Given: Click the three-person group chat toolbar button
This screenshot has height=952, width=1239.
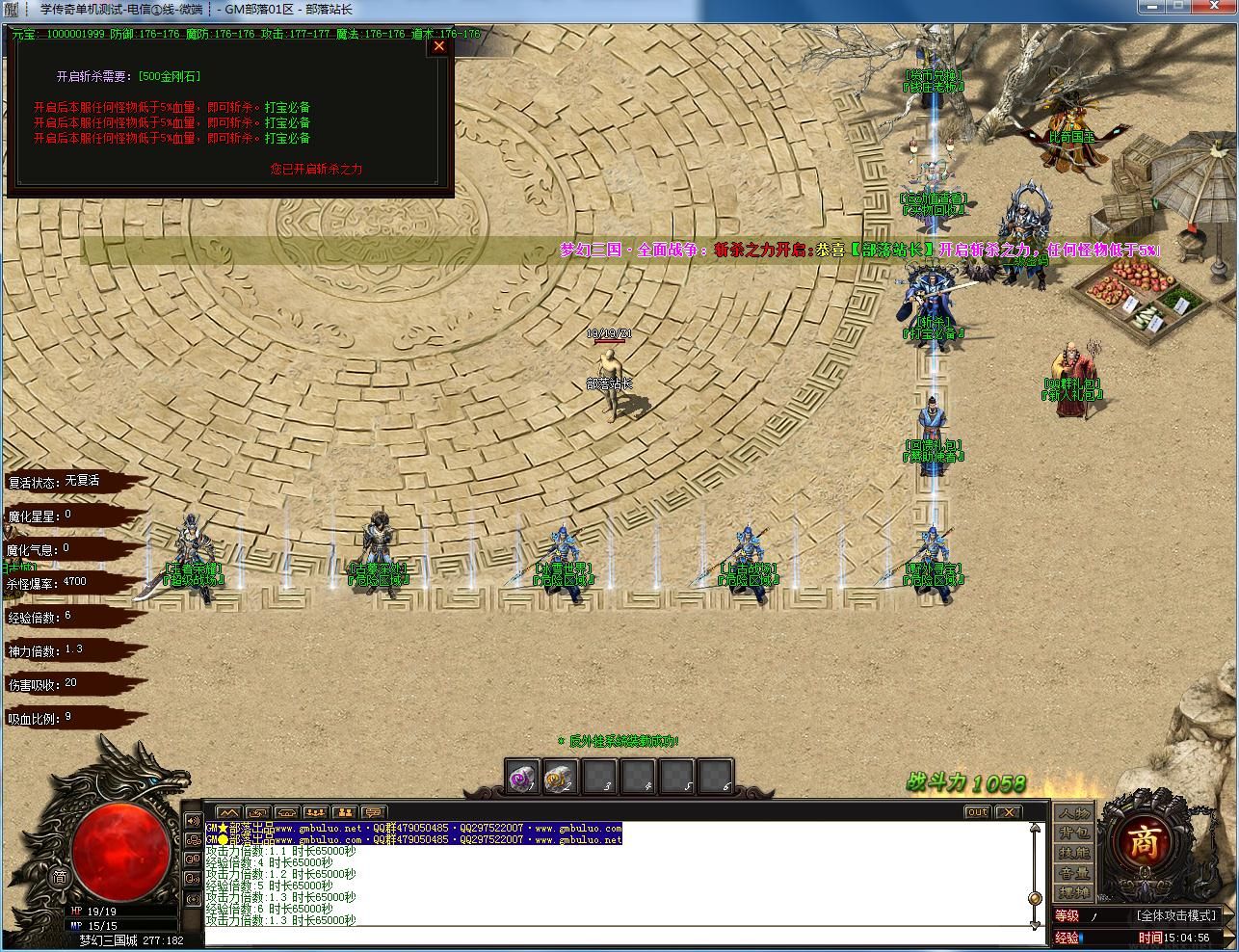Looking at the screenshot, I should click(x=315, y=812).
